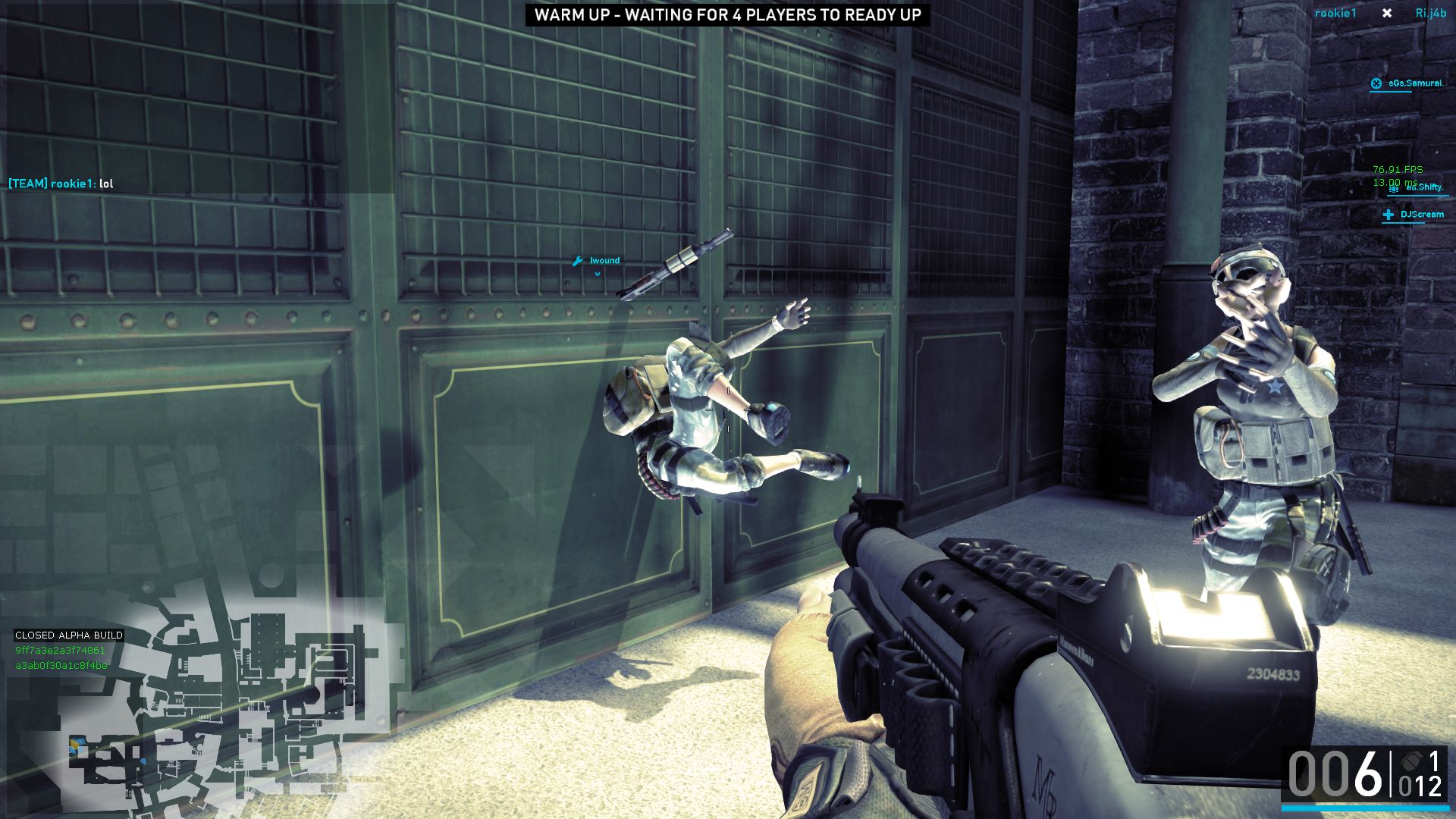
Task: Click the rookie1 kill feed entry
Action: point(1335,14)
